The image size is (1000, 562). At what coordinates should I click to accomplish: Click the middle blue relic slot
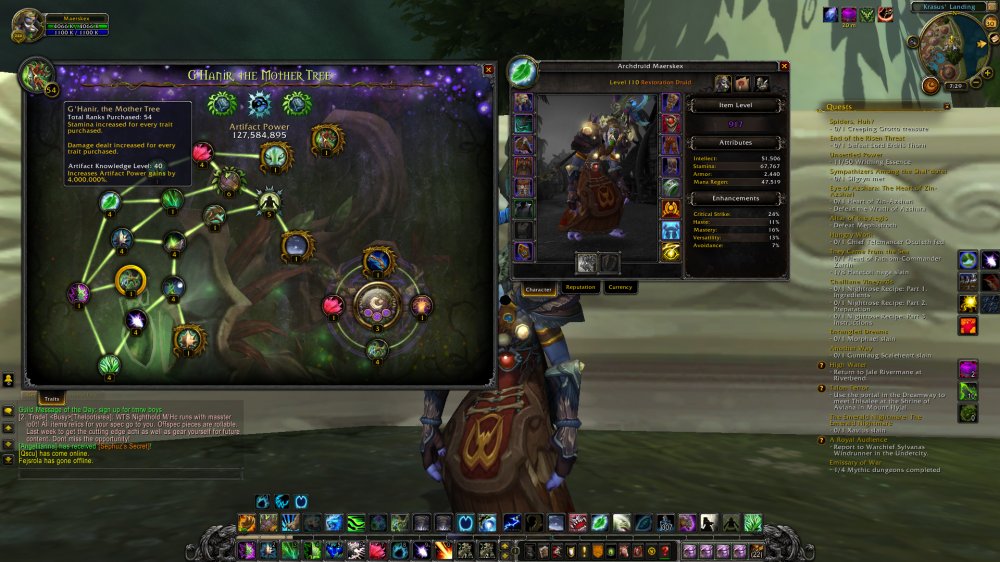point(260,105)
